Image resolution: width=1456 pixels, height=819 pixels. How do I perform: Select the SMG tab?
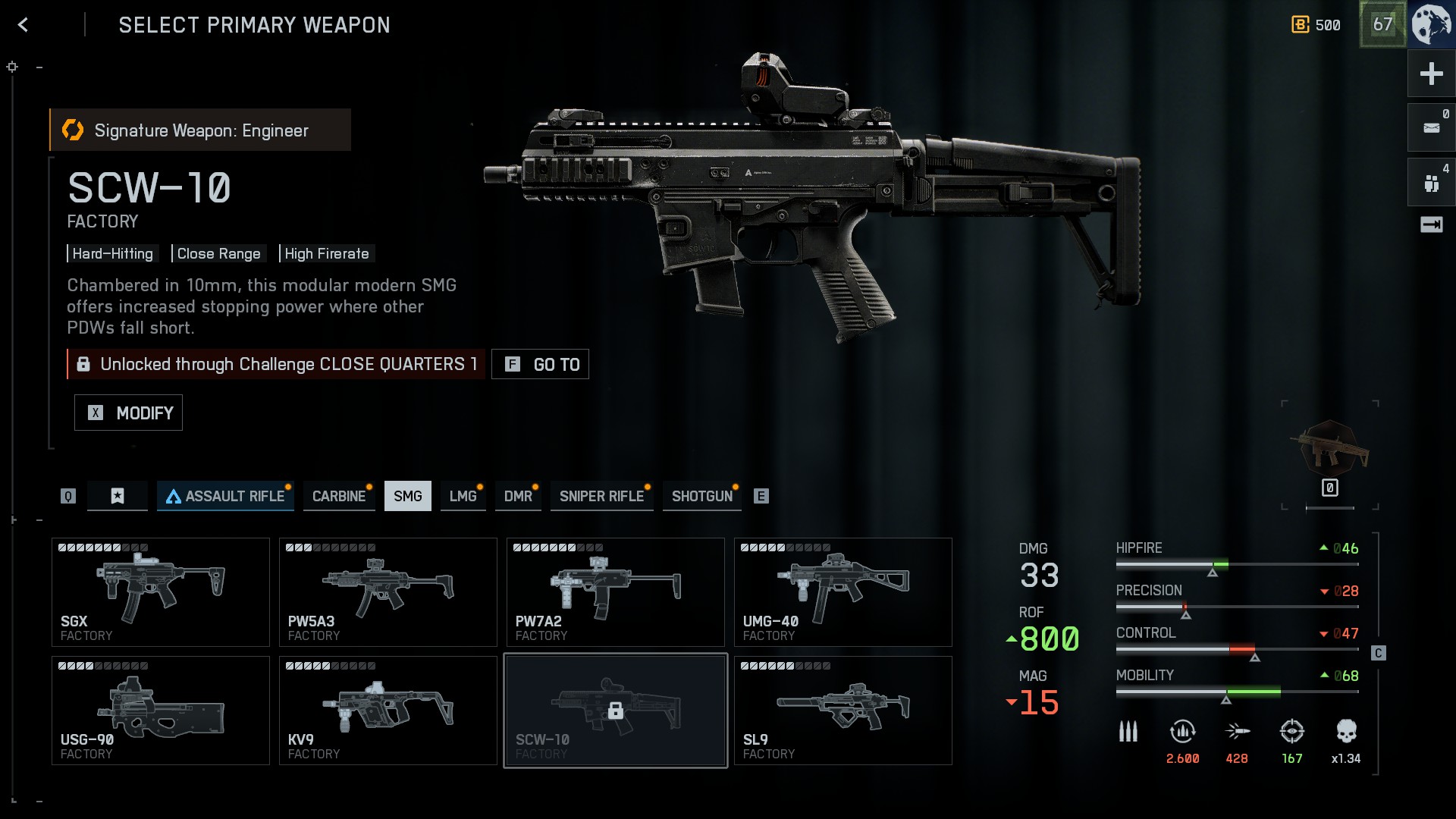coord(408,496)
